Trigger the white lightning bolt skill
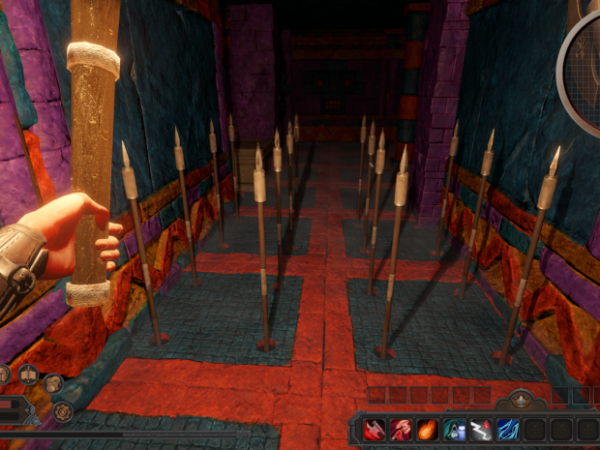Screen dimensions: 600x450 [481, 430]
